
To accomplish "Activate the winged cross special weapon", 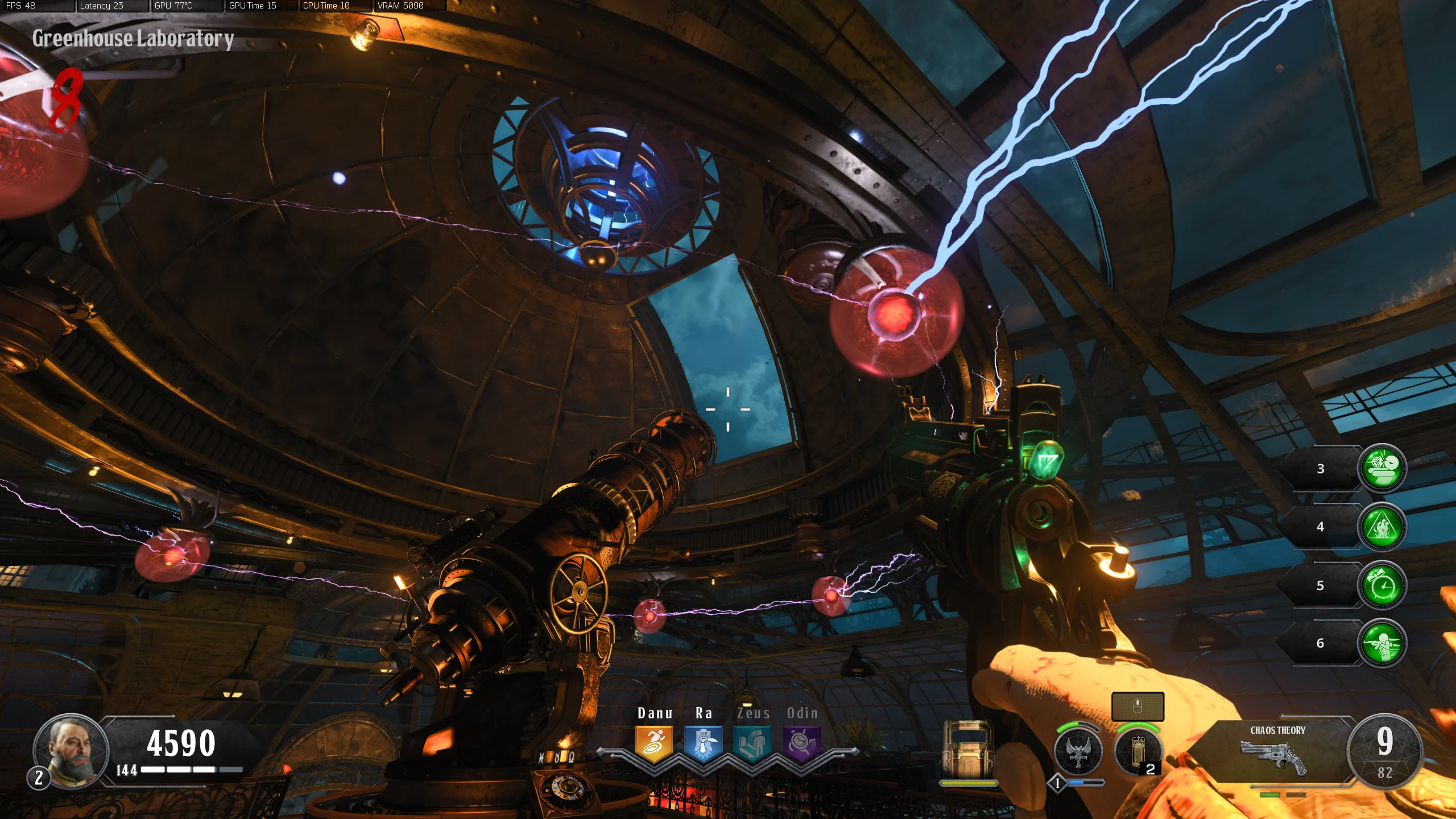I will [1077, 751].
